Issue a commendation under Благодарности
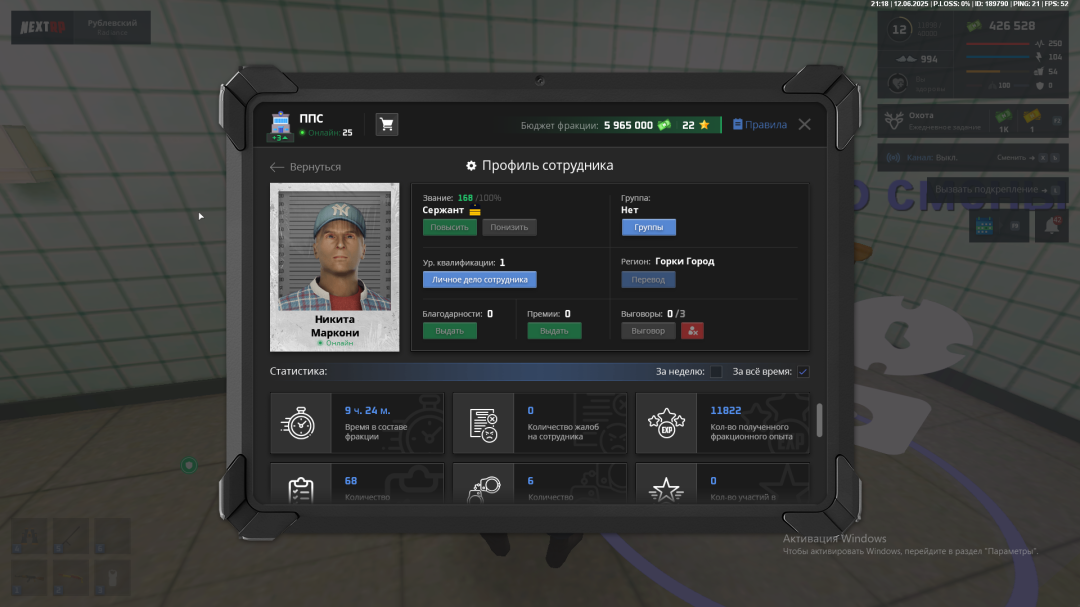 pos(449,331)
